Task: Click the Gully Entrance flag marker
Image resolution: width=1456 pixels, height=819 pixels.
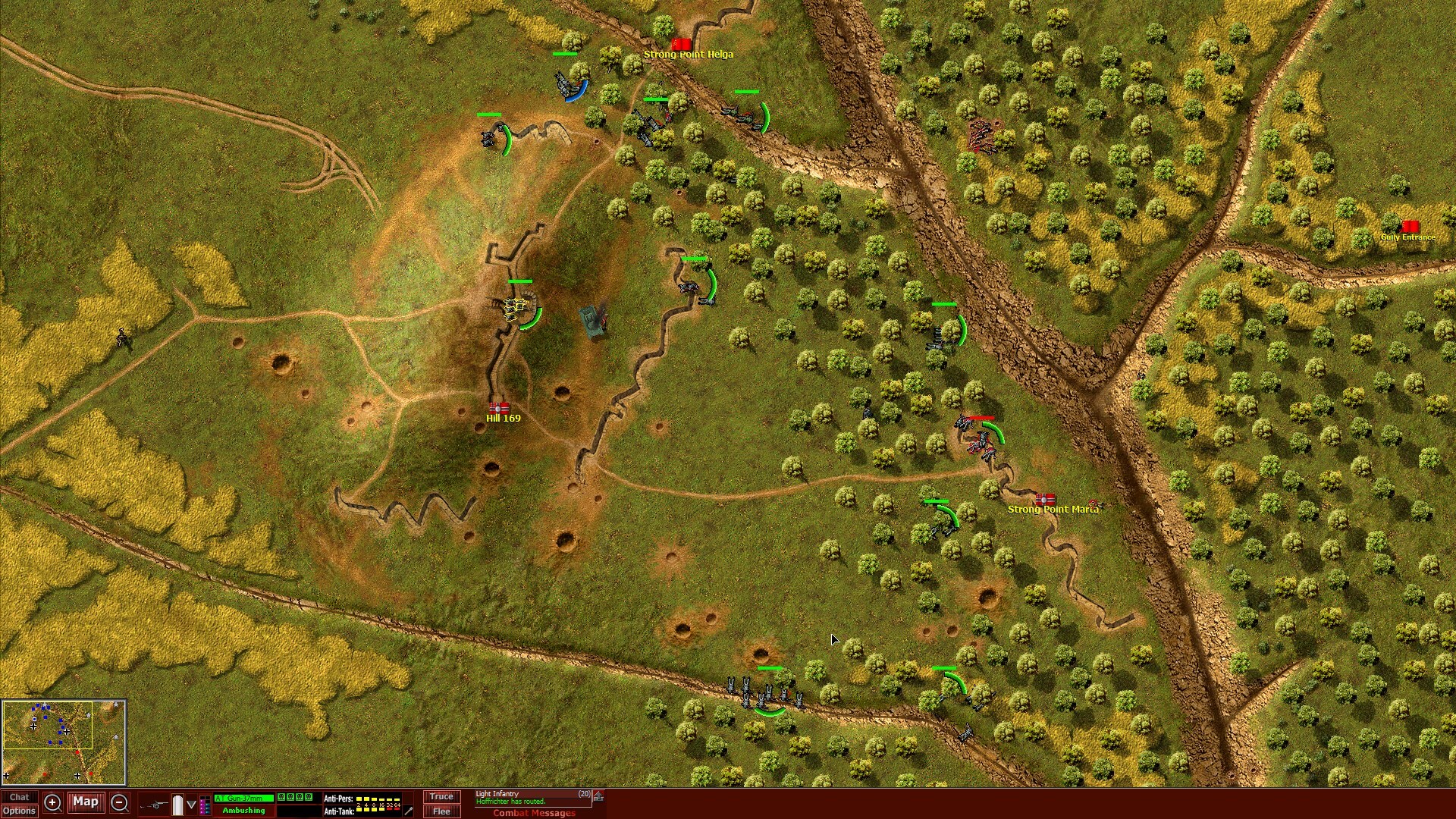Action: point(1410,225)
